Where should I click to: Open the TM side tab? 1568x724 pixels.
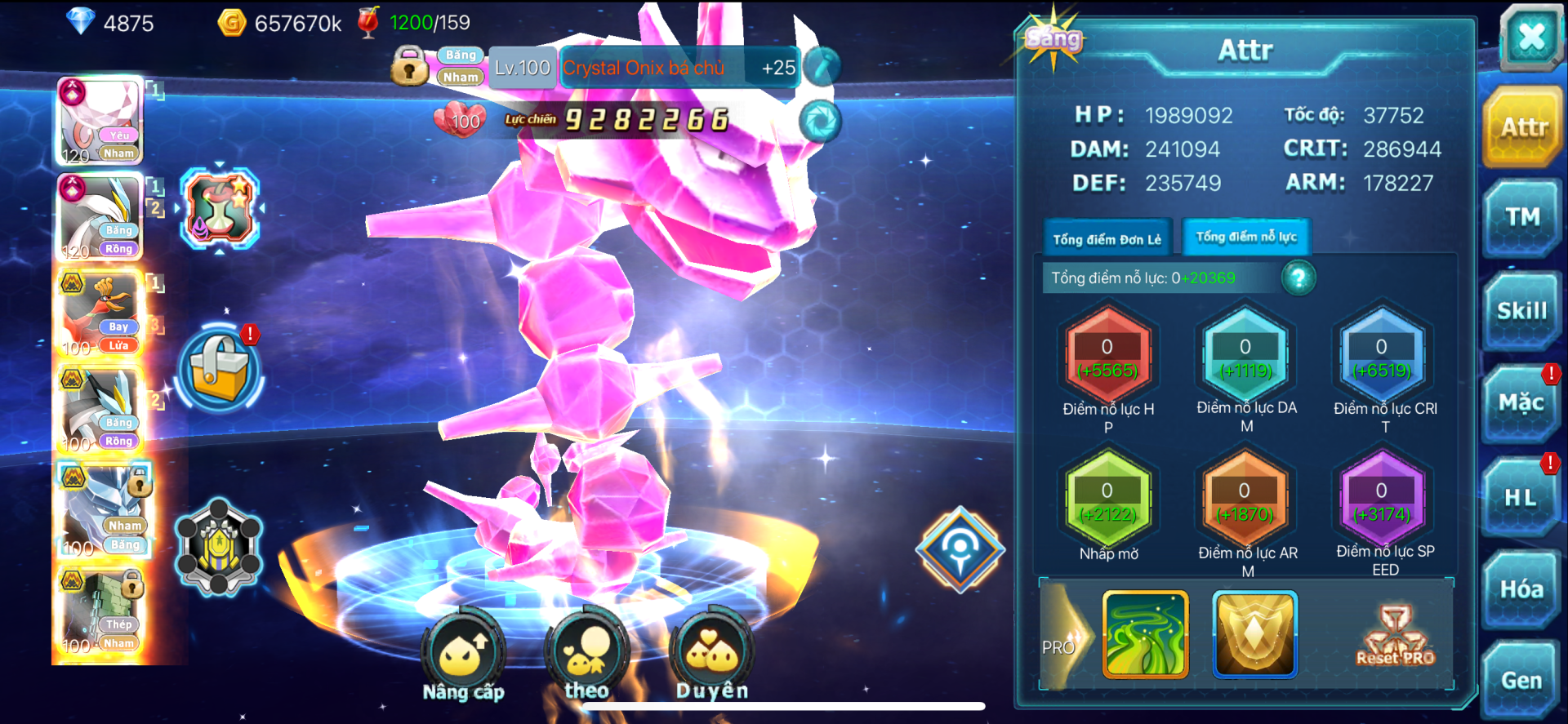click(x=1522, y=218)
